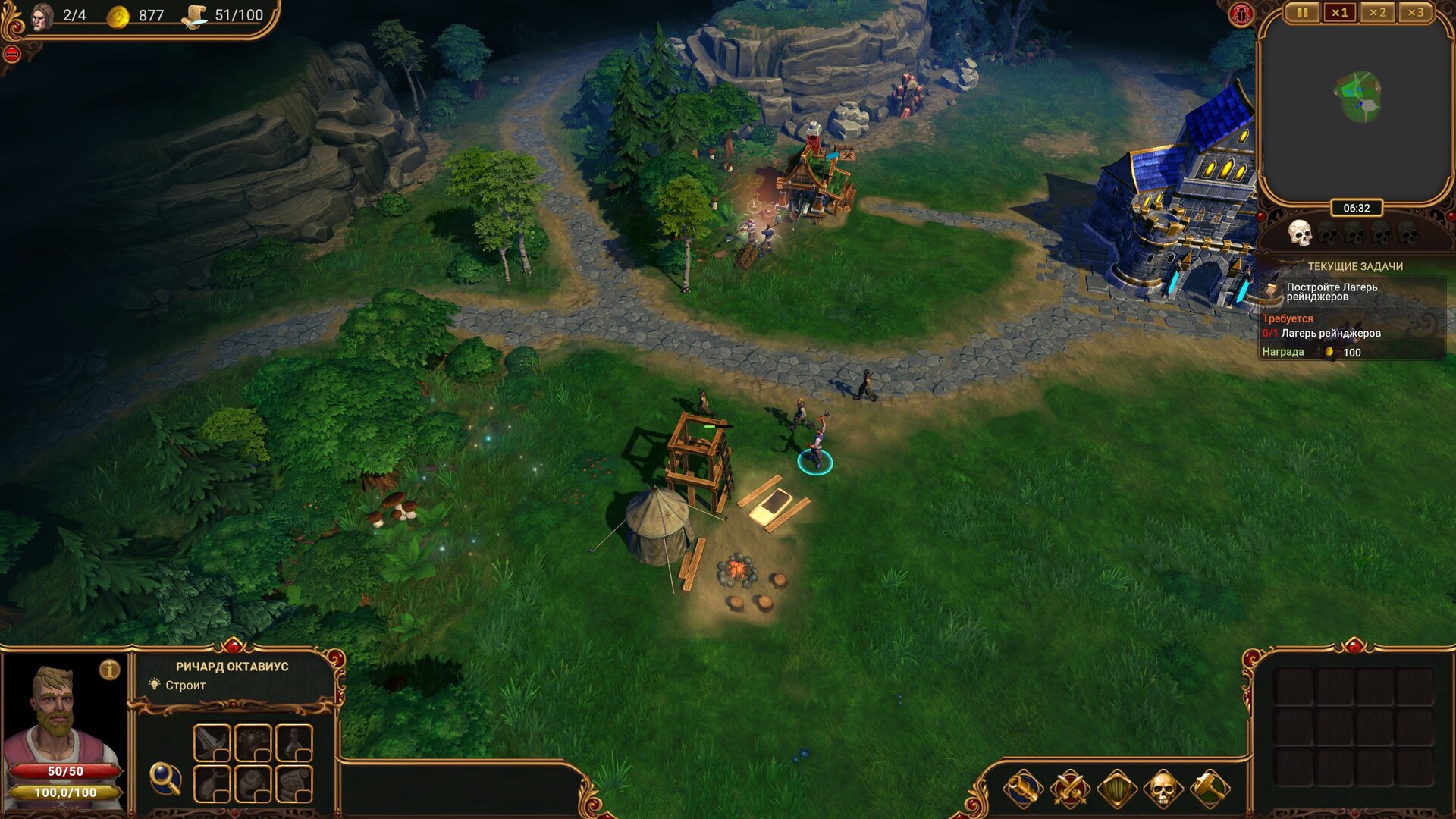Click the red minus button under hero count
Viewport: 1456px width, 819px height.
pos(11,54)
